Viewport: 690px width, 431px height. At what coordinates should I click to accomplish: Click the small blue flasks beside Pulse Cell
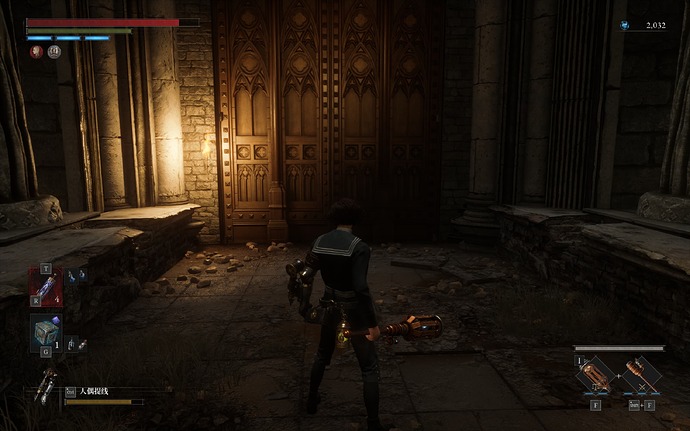click(x=76, y=275)
